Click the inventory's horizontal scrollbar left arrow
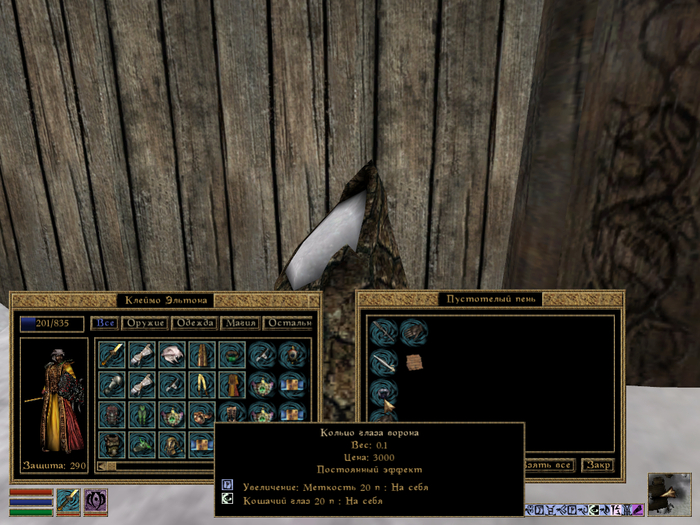The image size is (700, 525). [x=101, y=466]
